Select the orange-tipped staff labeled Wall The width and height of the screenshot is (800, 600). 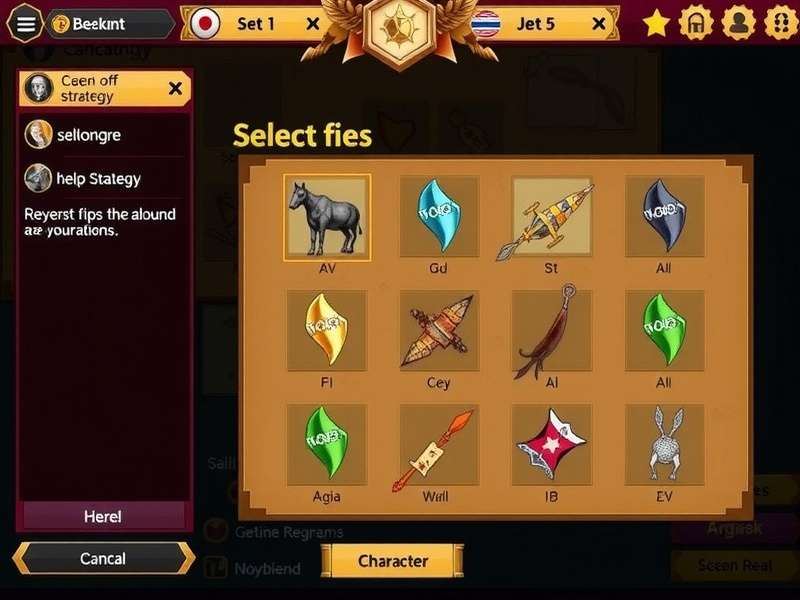(x=438, y=444)
